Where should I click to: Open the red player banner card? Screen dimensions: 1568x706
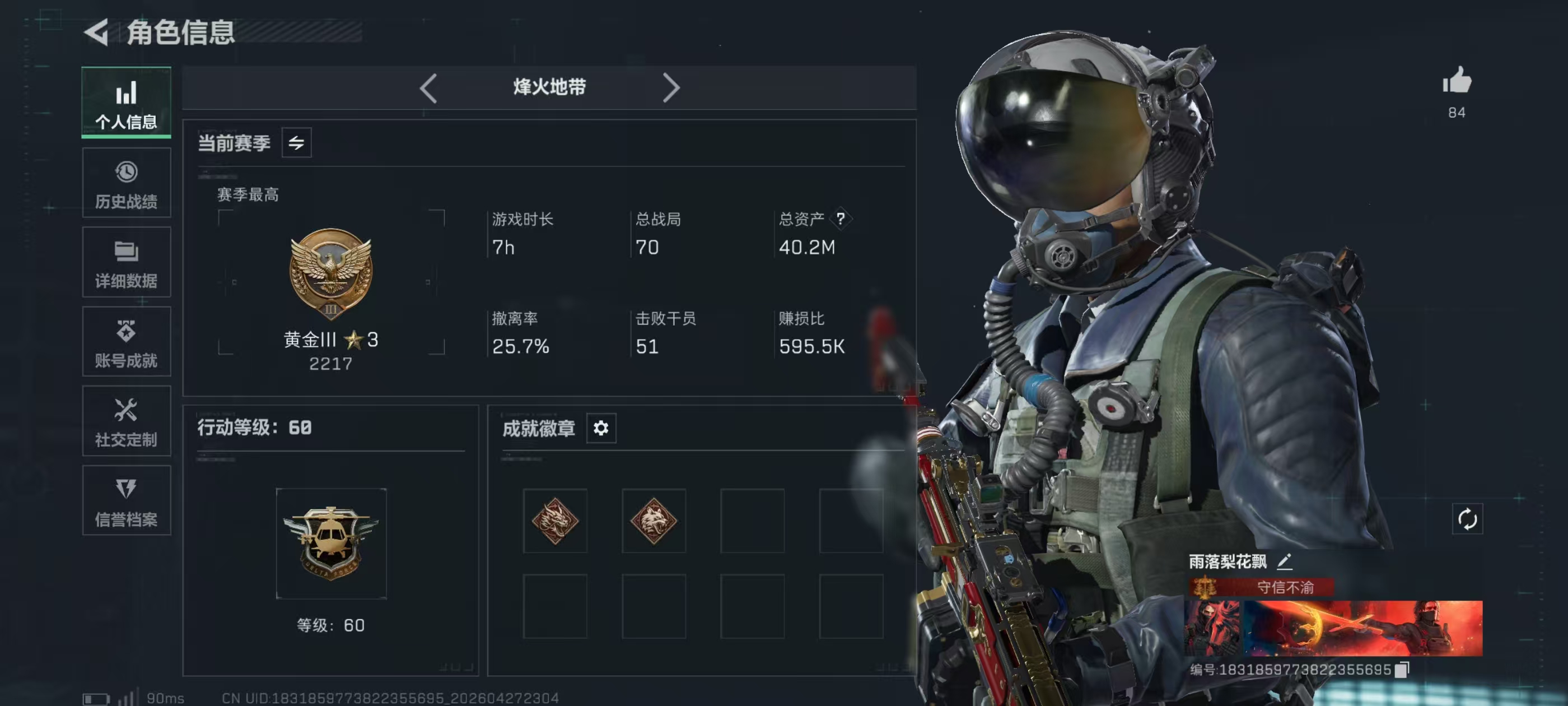point(1333,628)
